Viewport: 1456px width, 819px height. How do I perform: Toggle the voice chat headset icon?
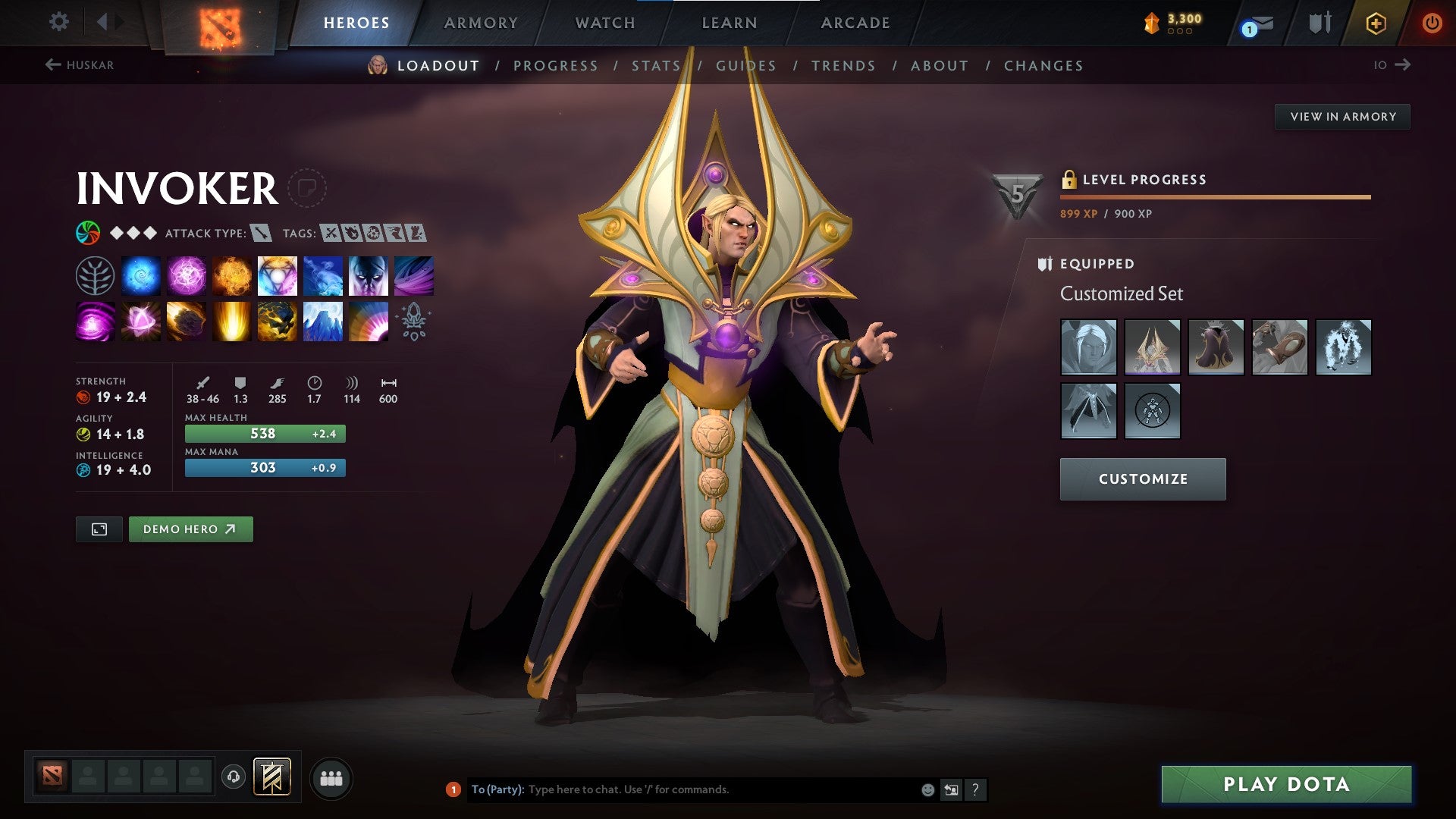233,777
